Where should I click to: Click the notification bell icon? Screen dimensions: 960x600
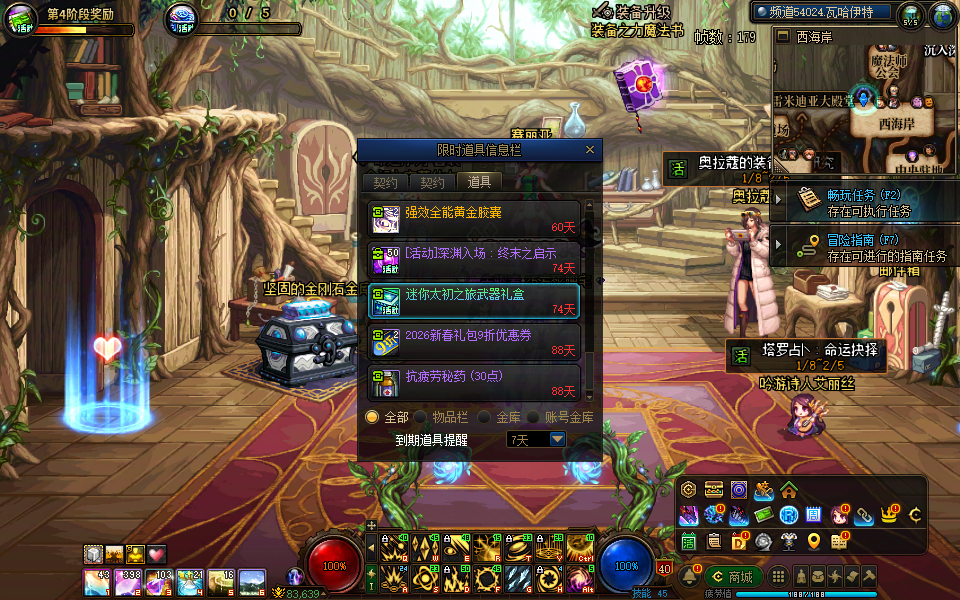click(x=690, y=577)
